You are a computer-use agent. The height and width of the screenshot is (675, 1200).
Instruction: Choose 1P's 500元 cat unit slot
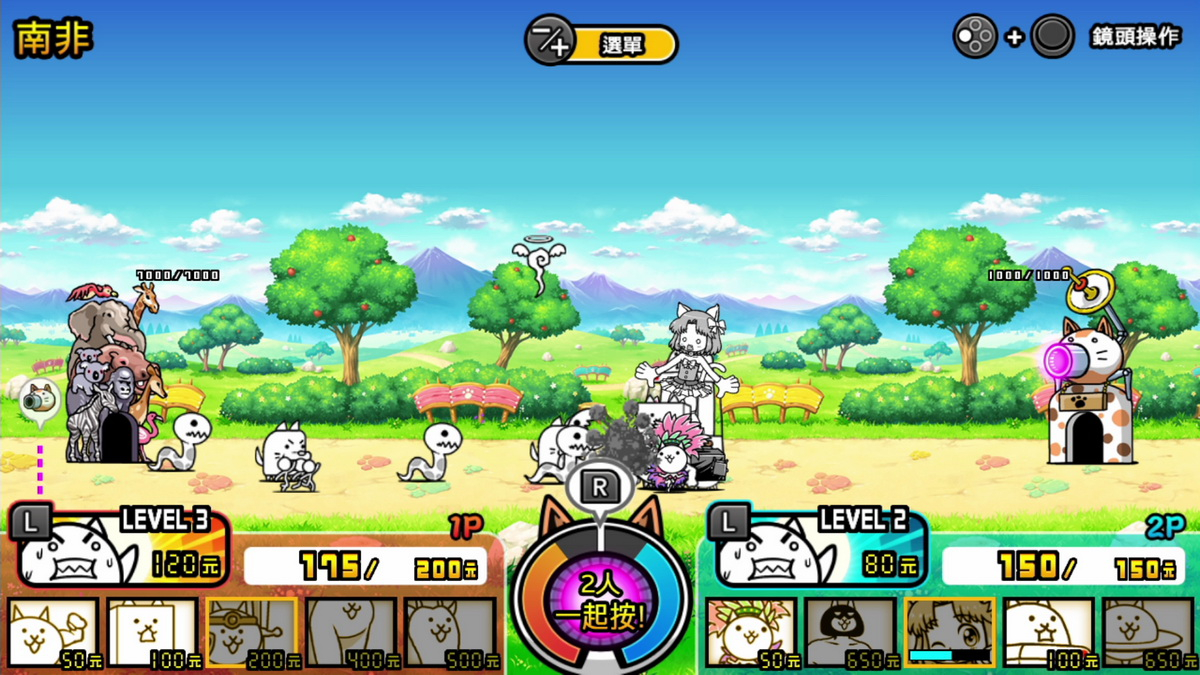(x=450, y=632)
